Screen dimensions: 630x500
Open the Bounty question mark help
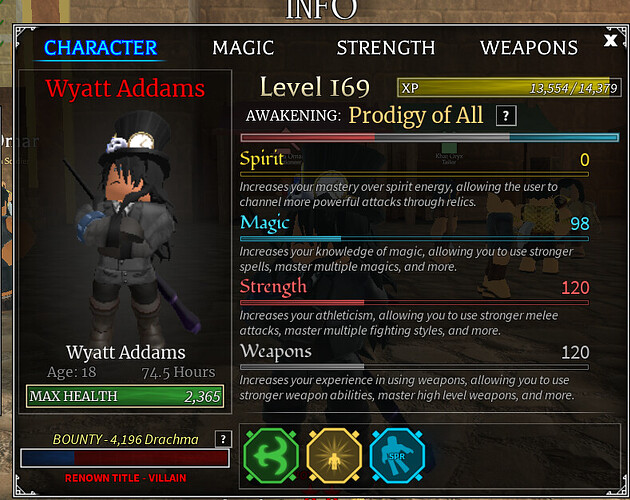coord(223,439)
